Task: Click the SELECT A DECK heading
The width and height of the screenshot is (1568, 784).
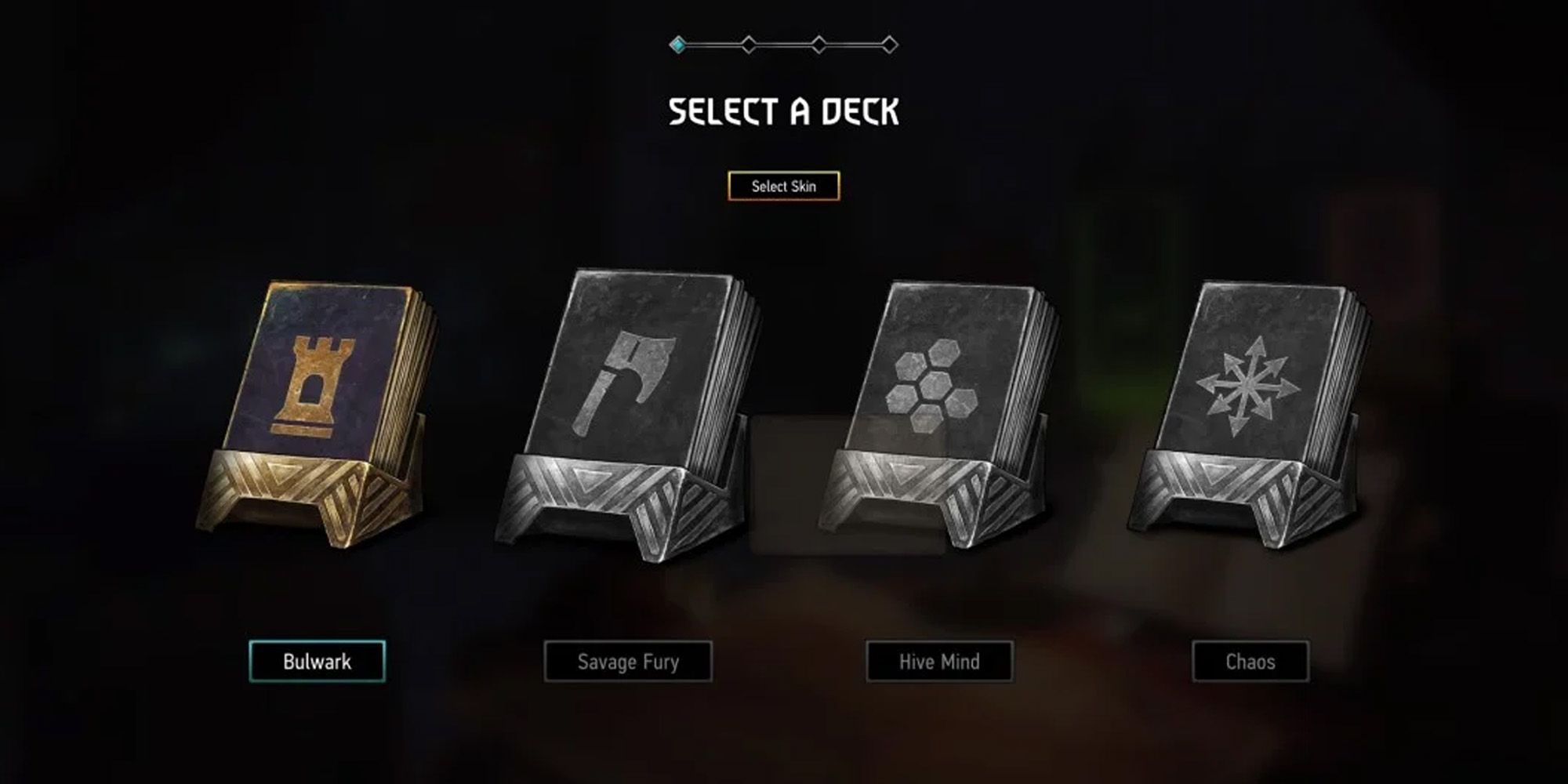Action: 784,111
